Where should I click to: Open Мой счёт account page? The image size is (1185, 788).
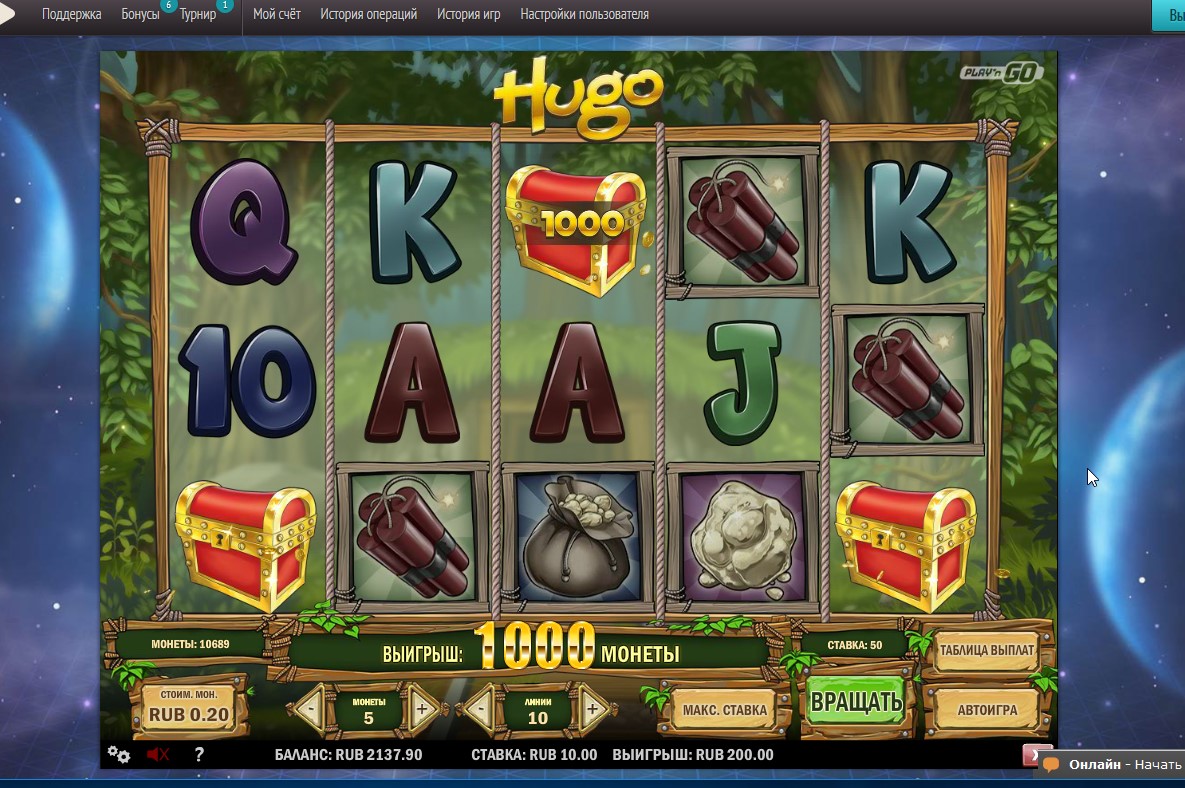[x=277, y=15]
